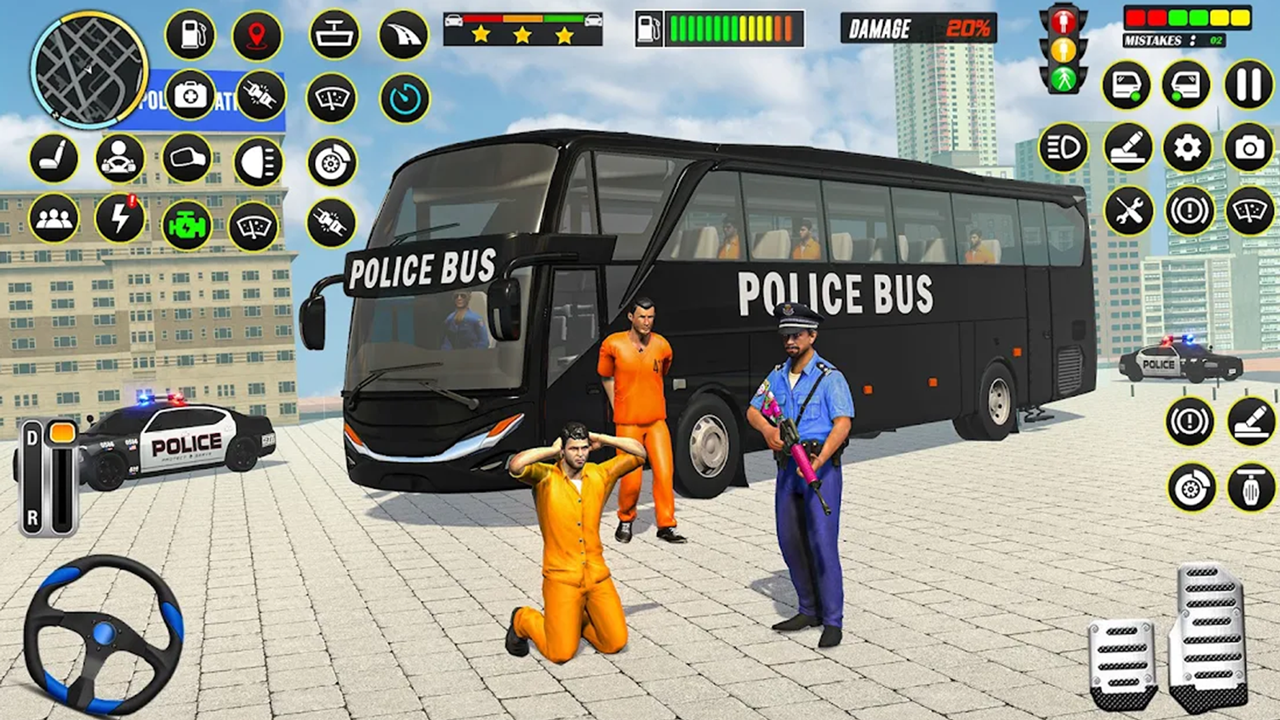
Task: Open the settings gear icon
Action: 1187,147
